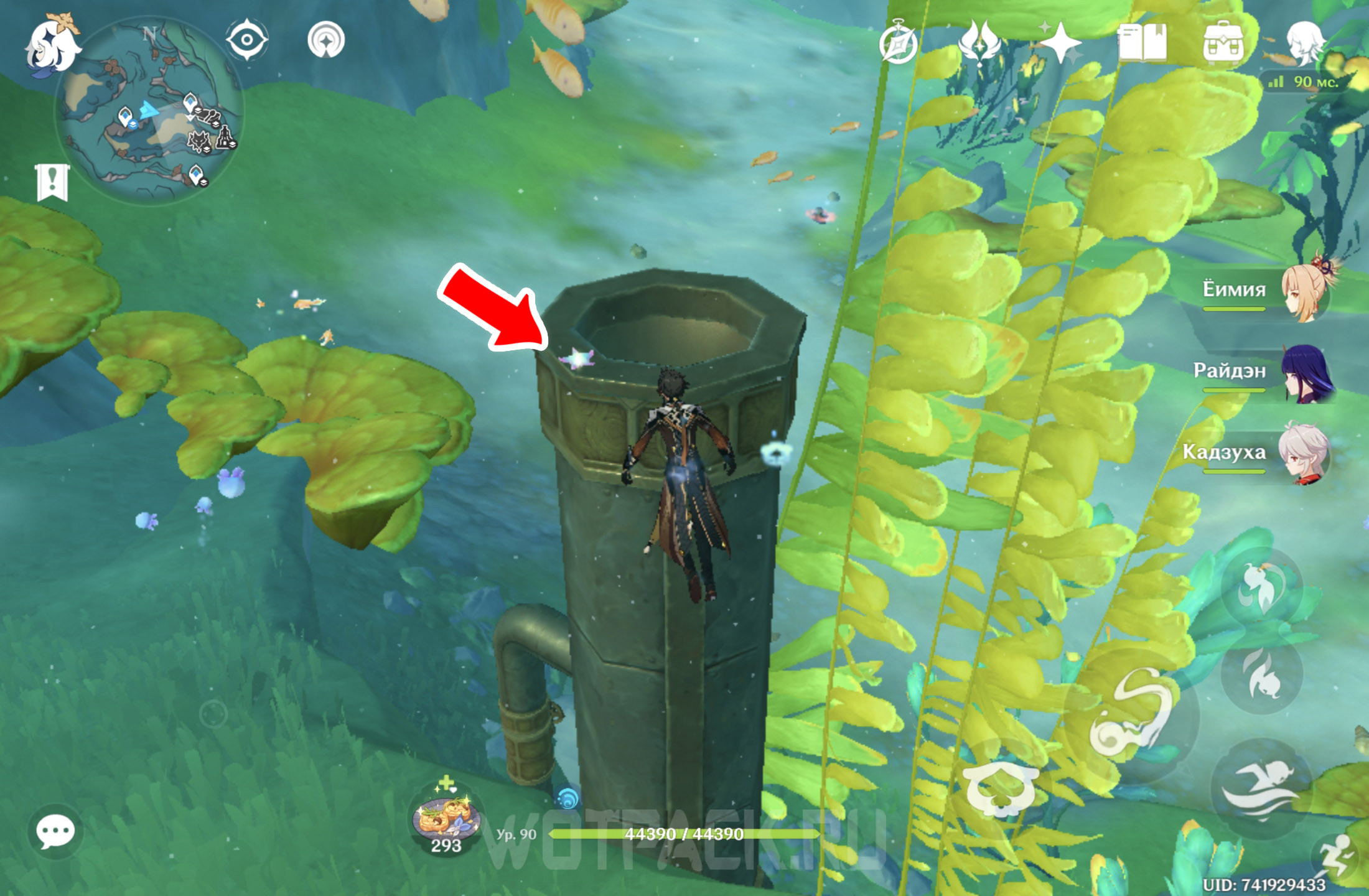Open the quest exclamation banner
The width and height of the screenshot is (1369, 896).
(52, 182)
